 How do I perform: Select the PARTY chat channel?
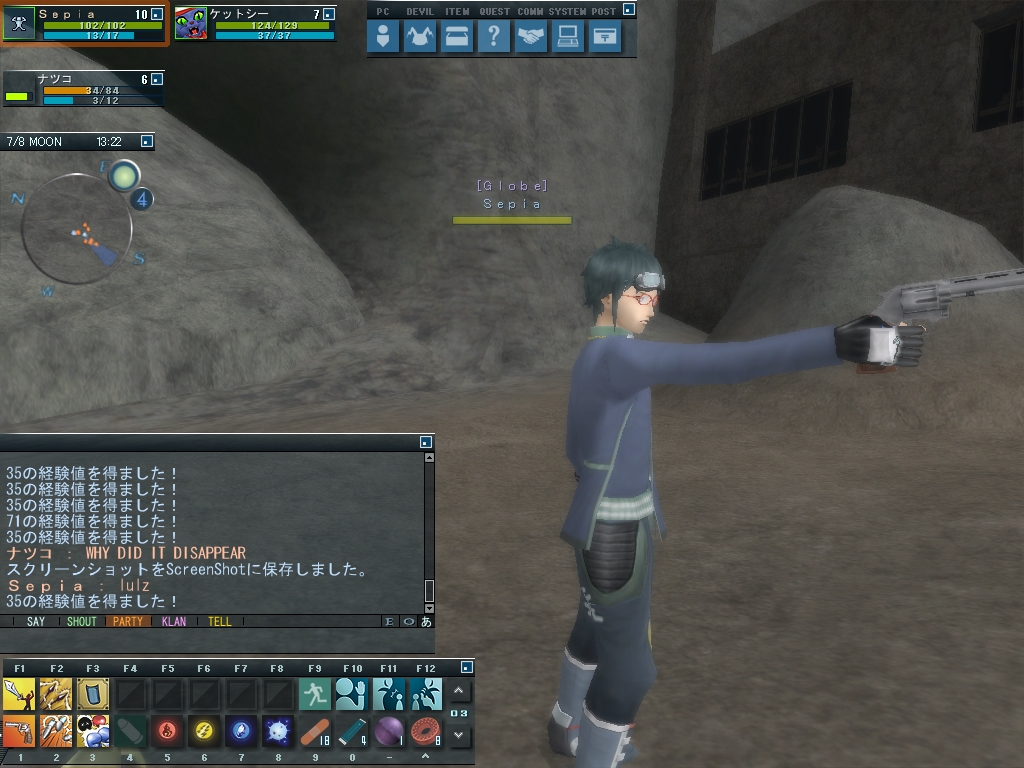(128, 621)
